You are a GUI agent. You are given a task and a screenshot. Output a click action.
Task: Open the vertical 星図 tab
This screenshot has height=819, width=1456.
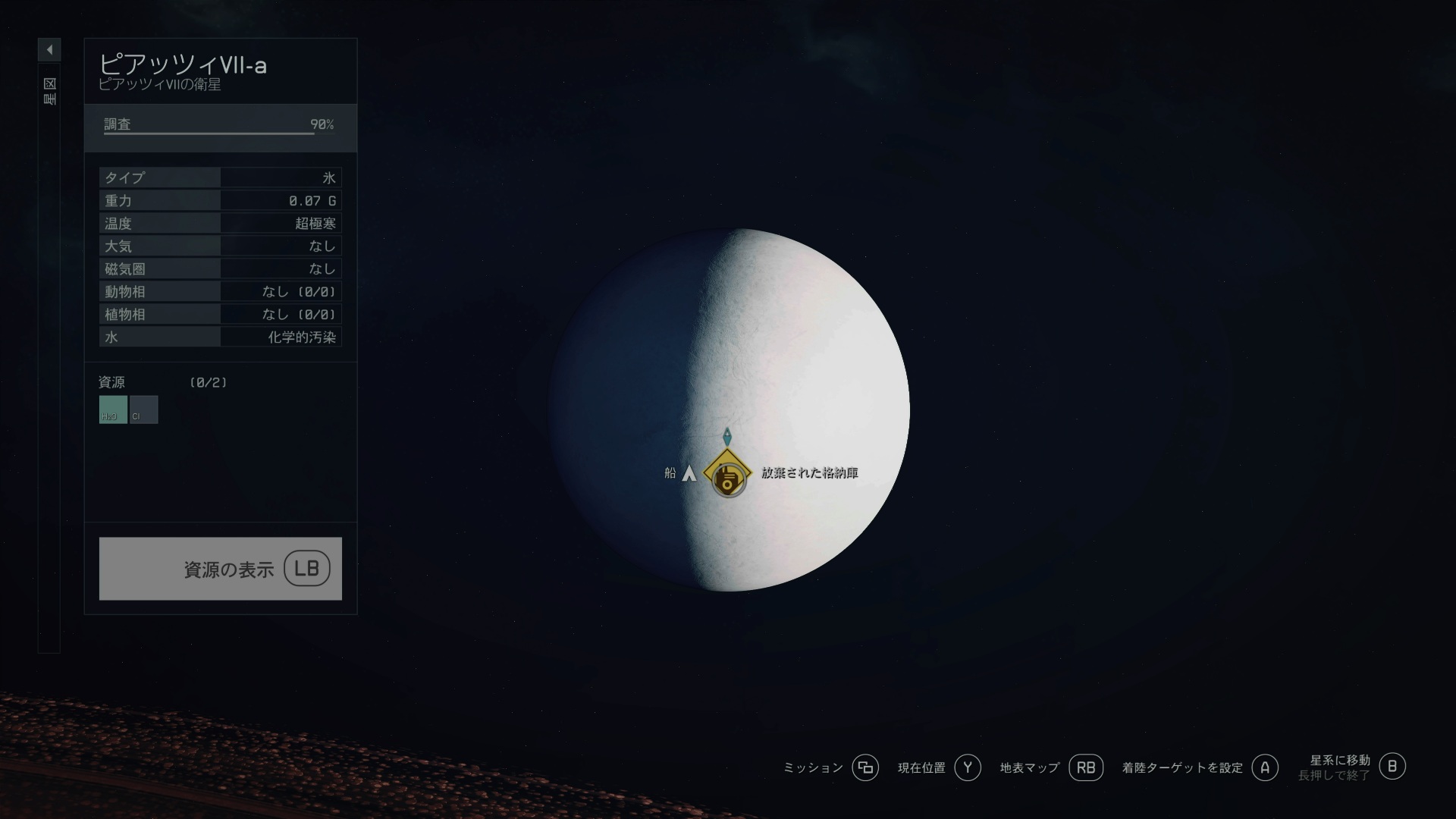(x=49, y=91)
